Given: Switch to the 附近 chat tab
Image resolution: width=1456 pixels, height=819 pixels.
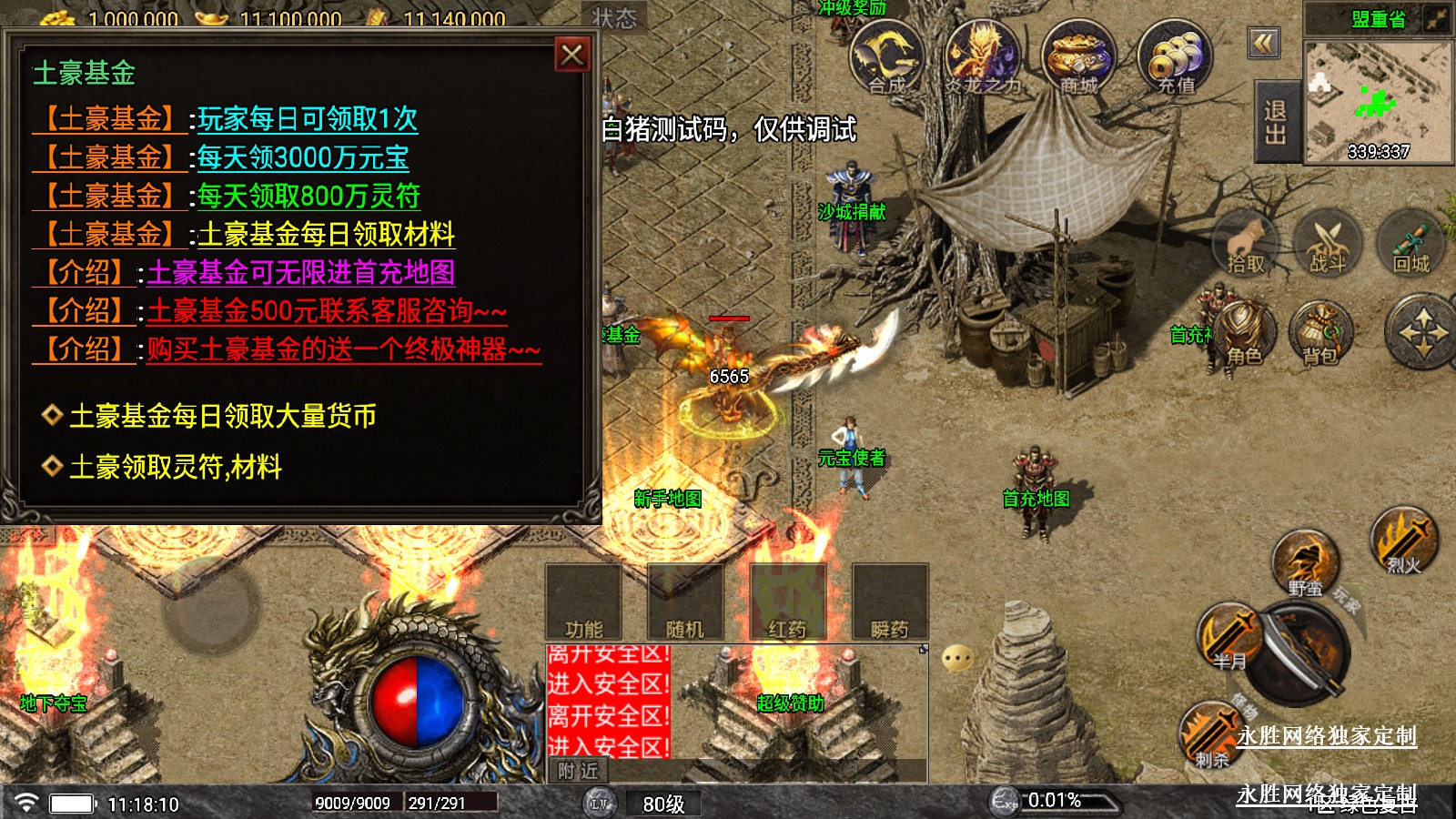Looking at the screenshot, I should coord(579,771).
